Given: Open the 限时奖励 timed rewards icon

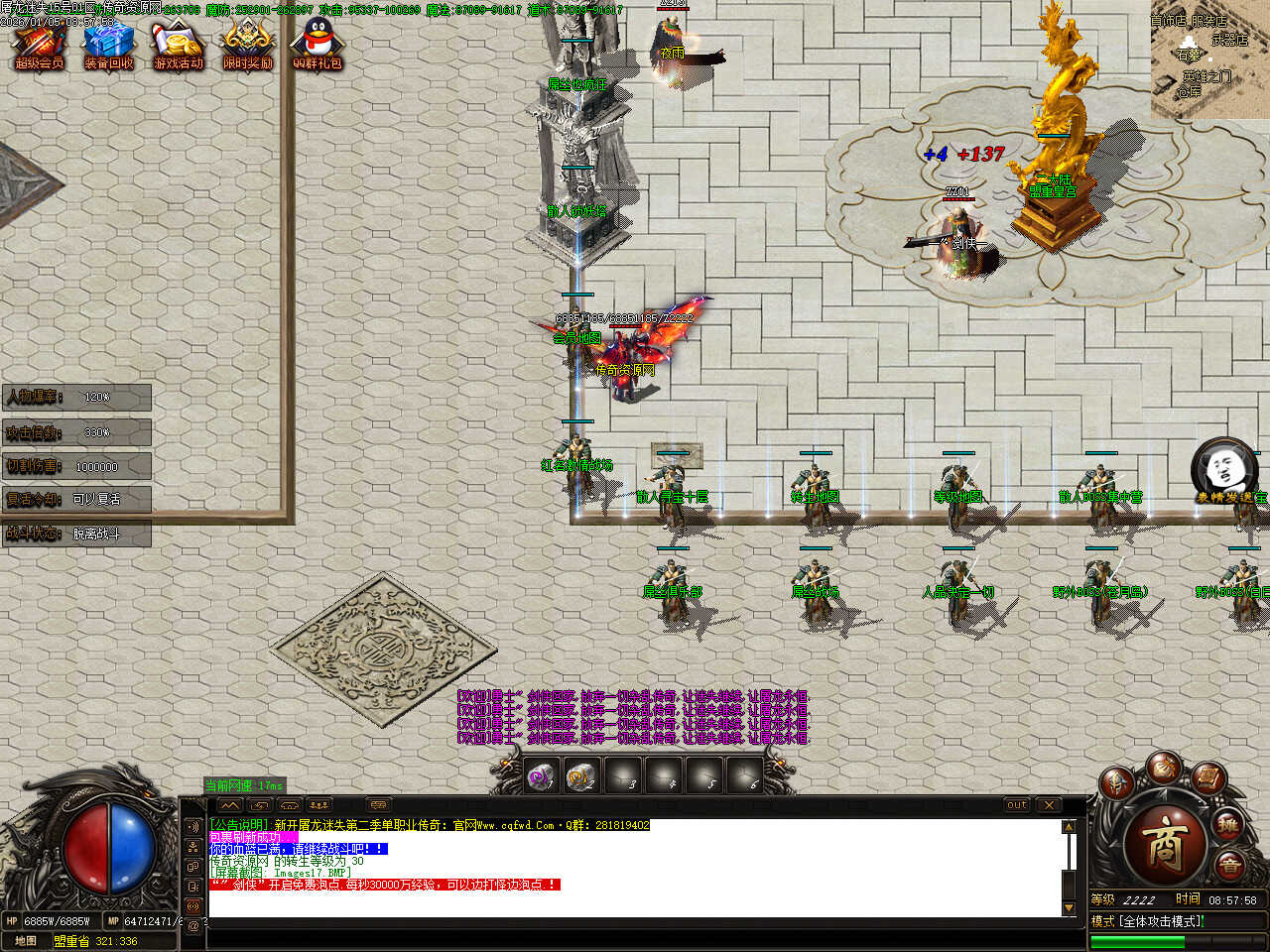Looking at the screenshot, I should [x=247, y=46].
